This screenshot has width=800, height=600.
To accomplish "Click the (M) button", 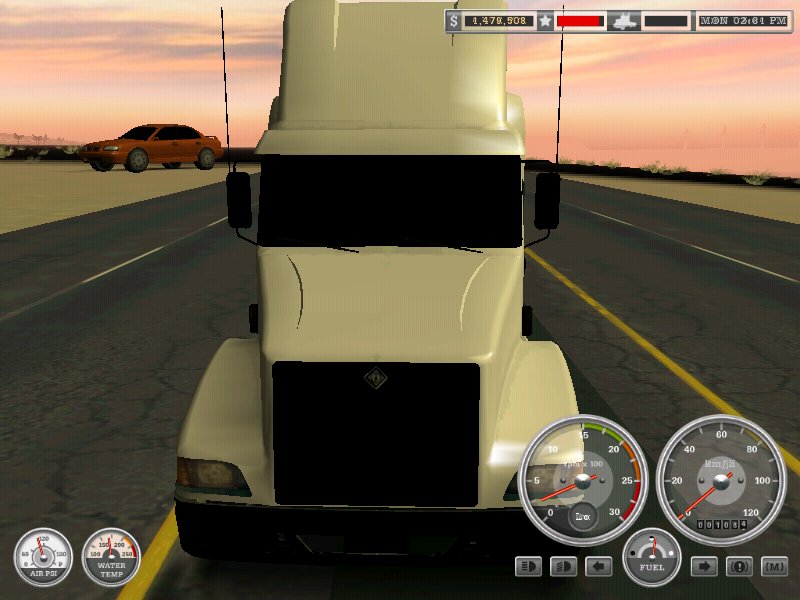I will click(774, 567).
